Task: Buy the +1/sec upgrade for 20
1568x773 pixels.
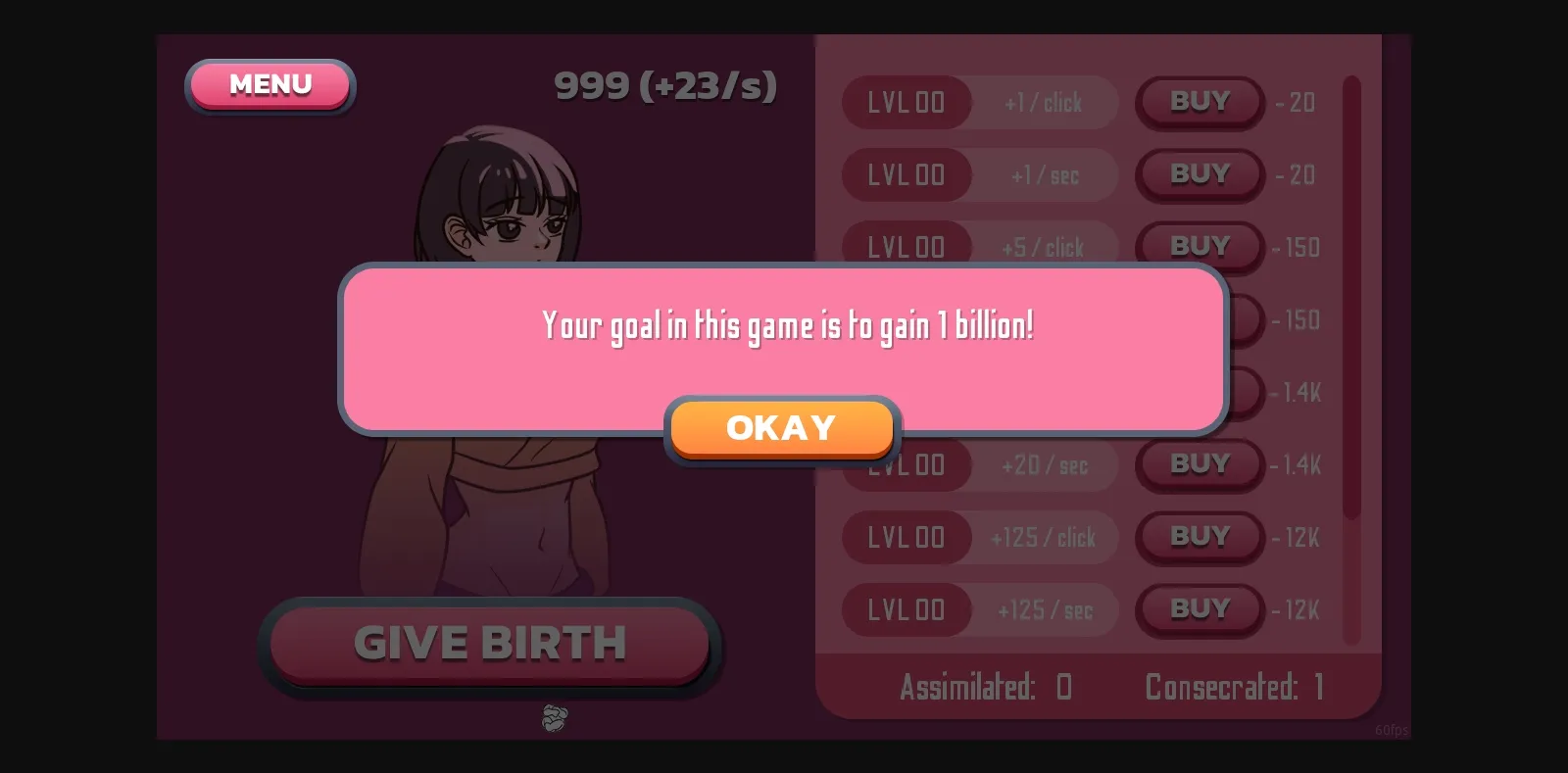Action: (1199, 174)
